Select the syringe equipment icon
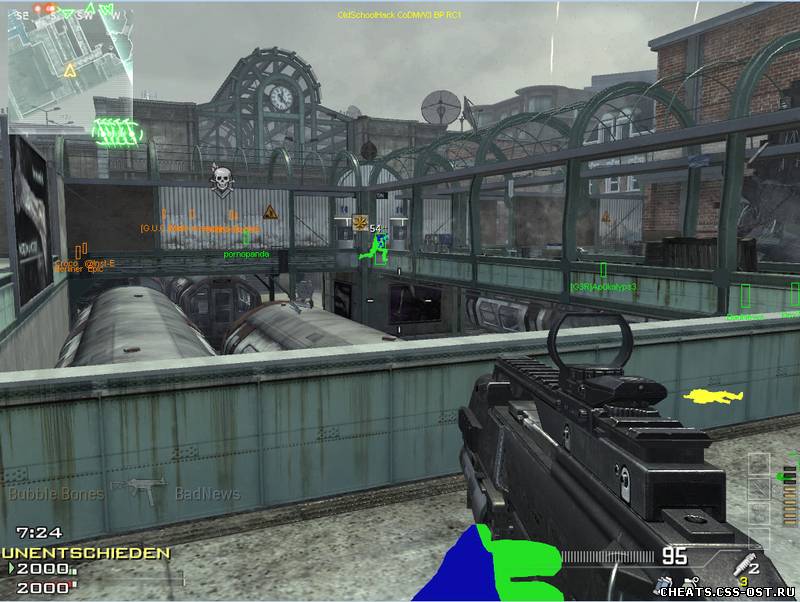The height and width of the screenshot is (602, 800). pos(742,562)
